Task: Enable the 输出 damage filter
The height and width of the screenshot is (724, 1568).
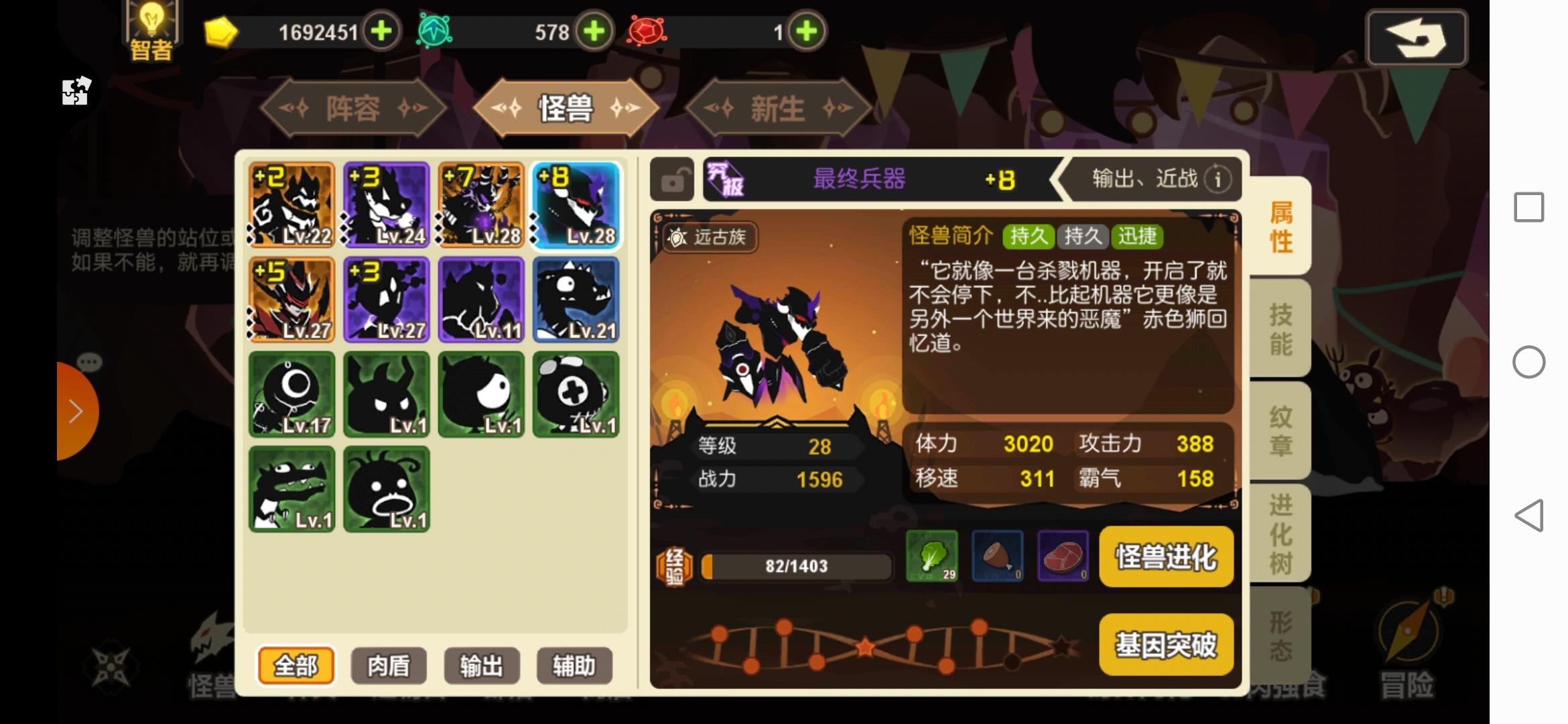Action: pos(481,666)
